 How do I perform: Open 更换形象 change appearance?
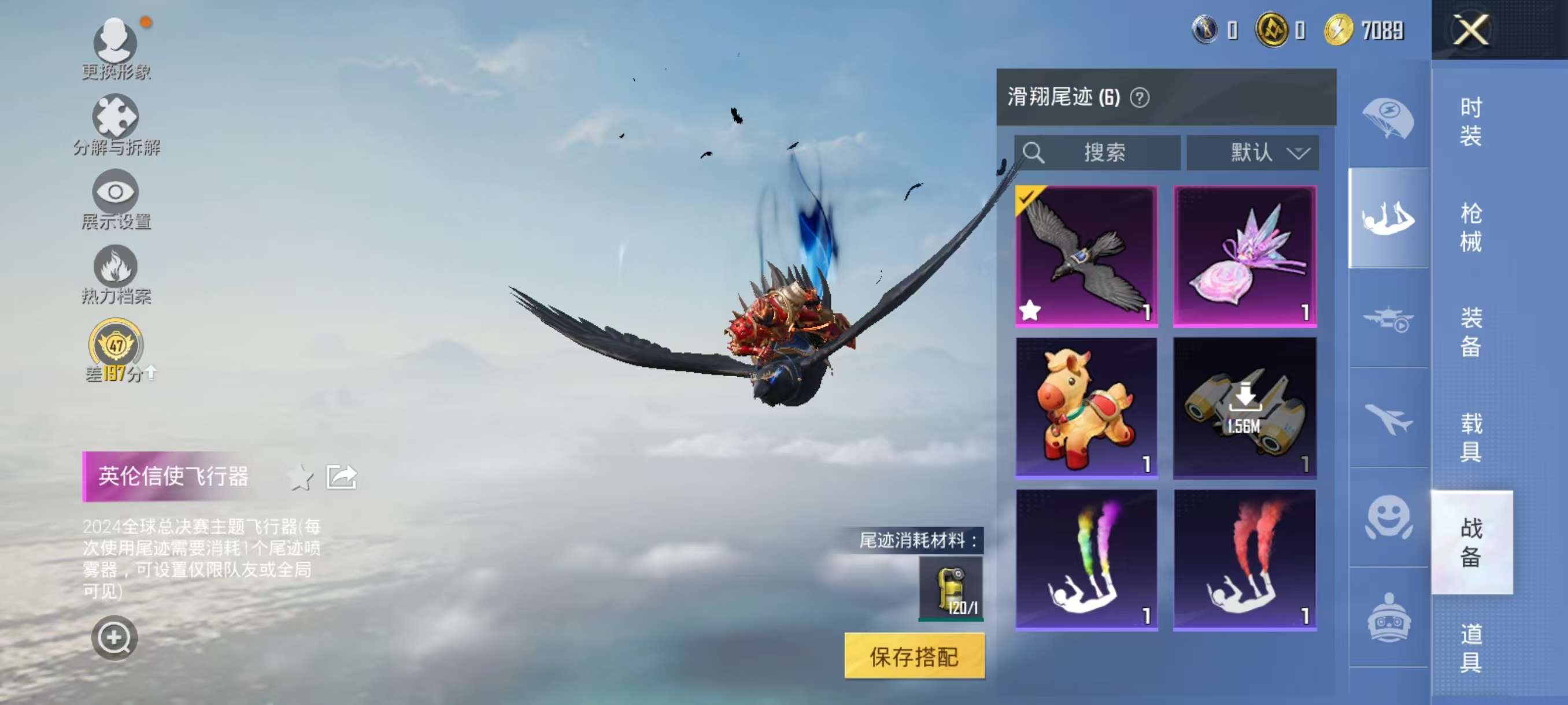(116, 50)
